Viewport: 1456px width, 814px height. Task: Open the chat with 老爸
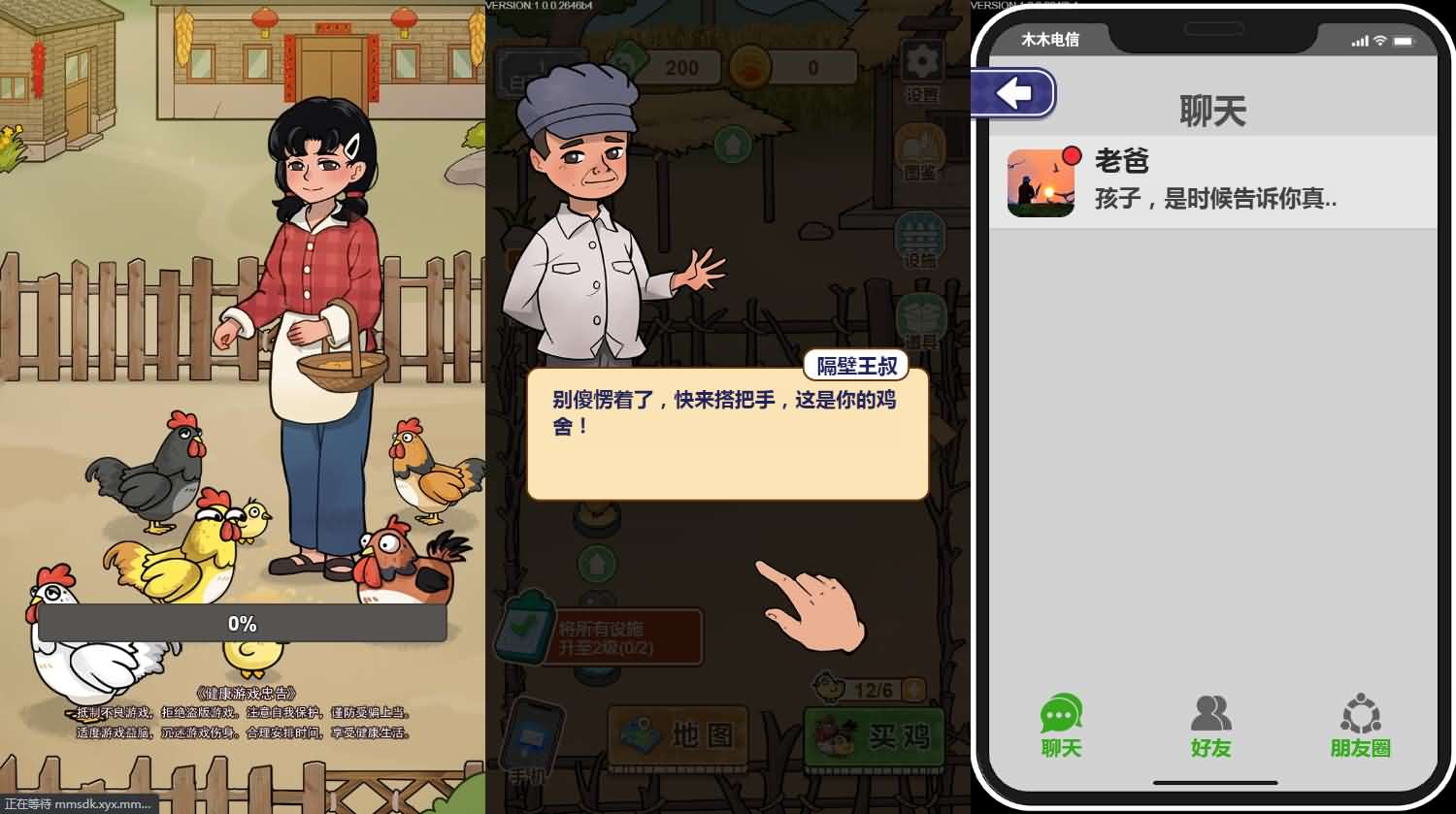[x=1213, y=180]
